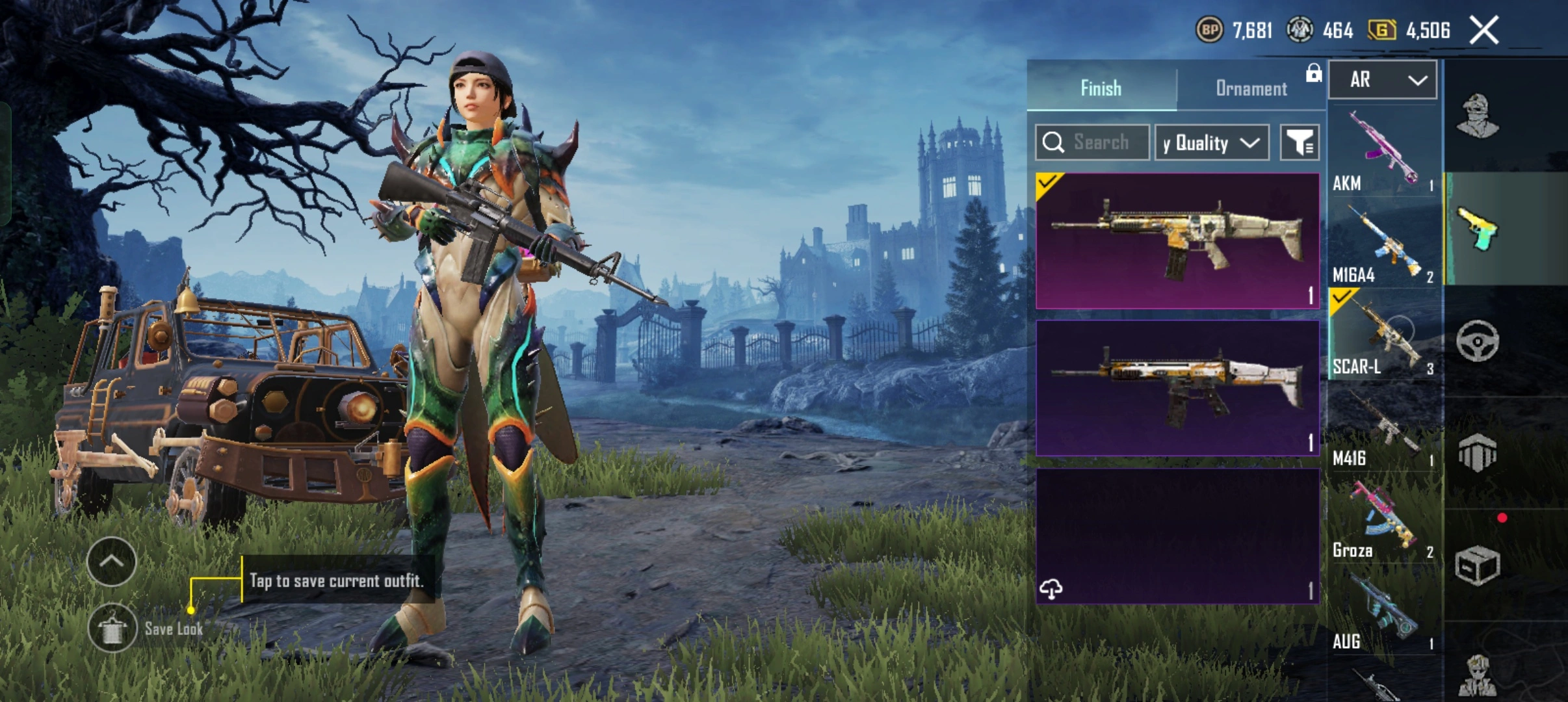The height and width of the screenshot is (702, 1568).
Task: Choose AUG in the weapon list
Action: coord(1383,610)
